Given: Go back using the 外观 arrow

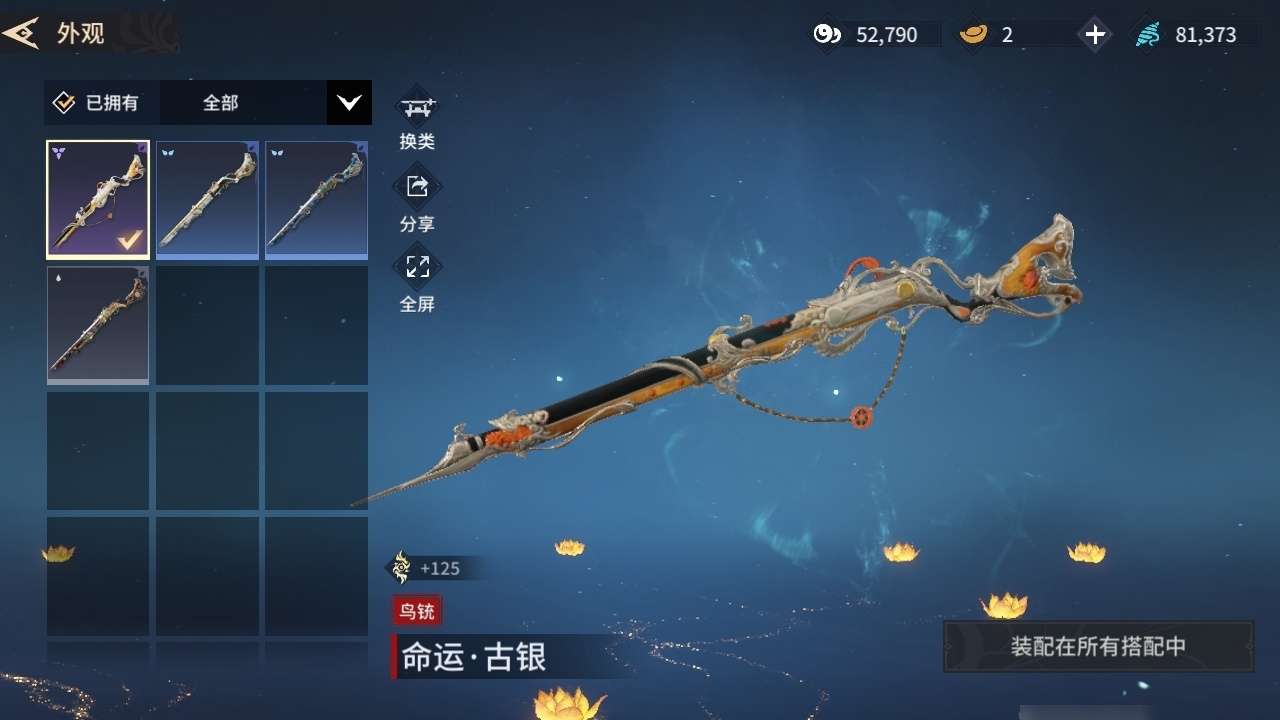Looking at the screenshot, I should pos(20,33).
